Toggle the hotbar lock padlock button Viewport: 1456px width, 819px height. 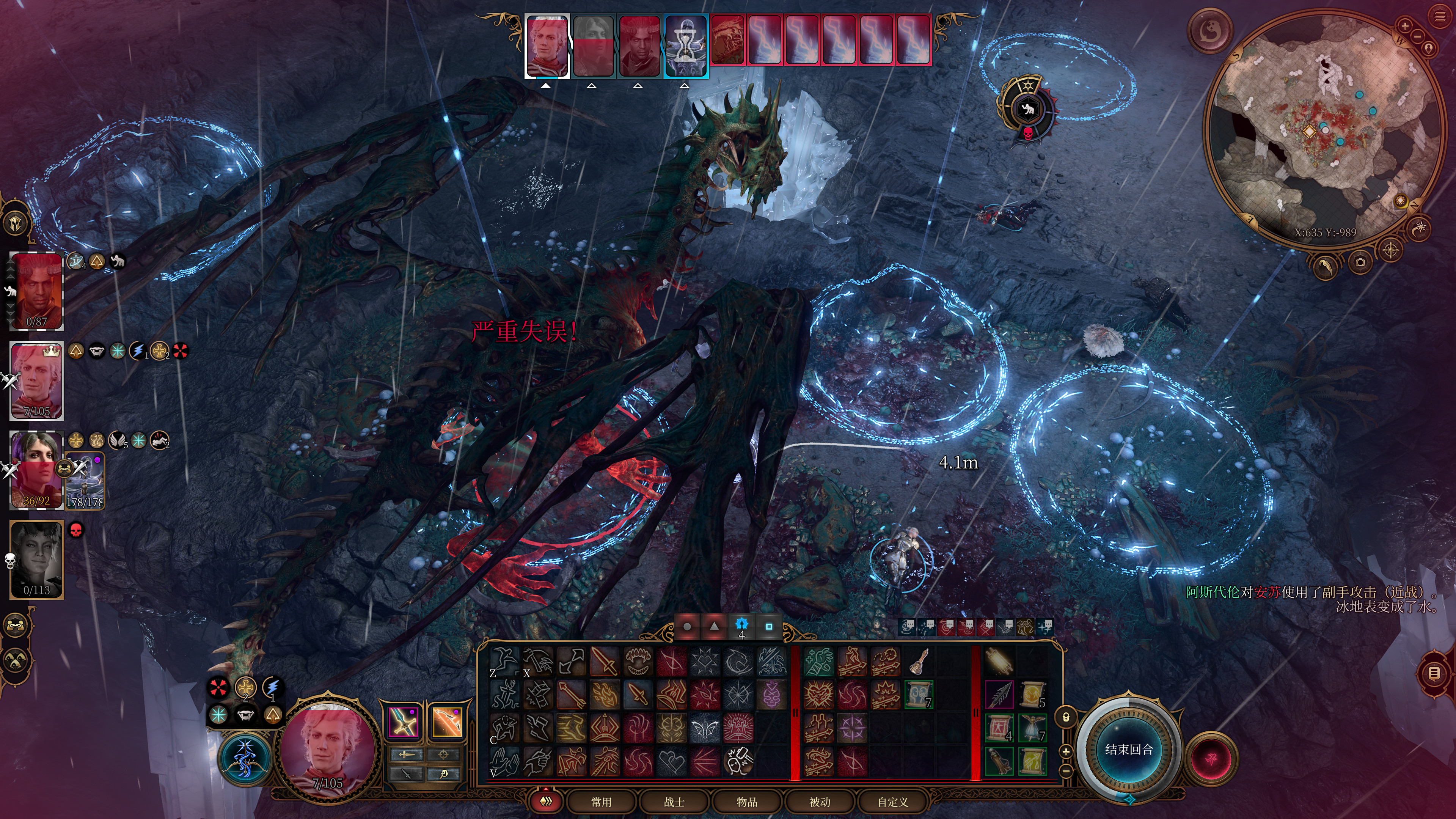pyautogui.click(x=1066, y=717)
